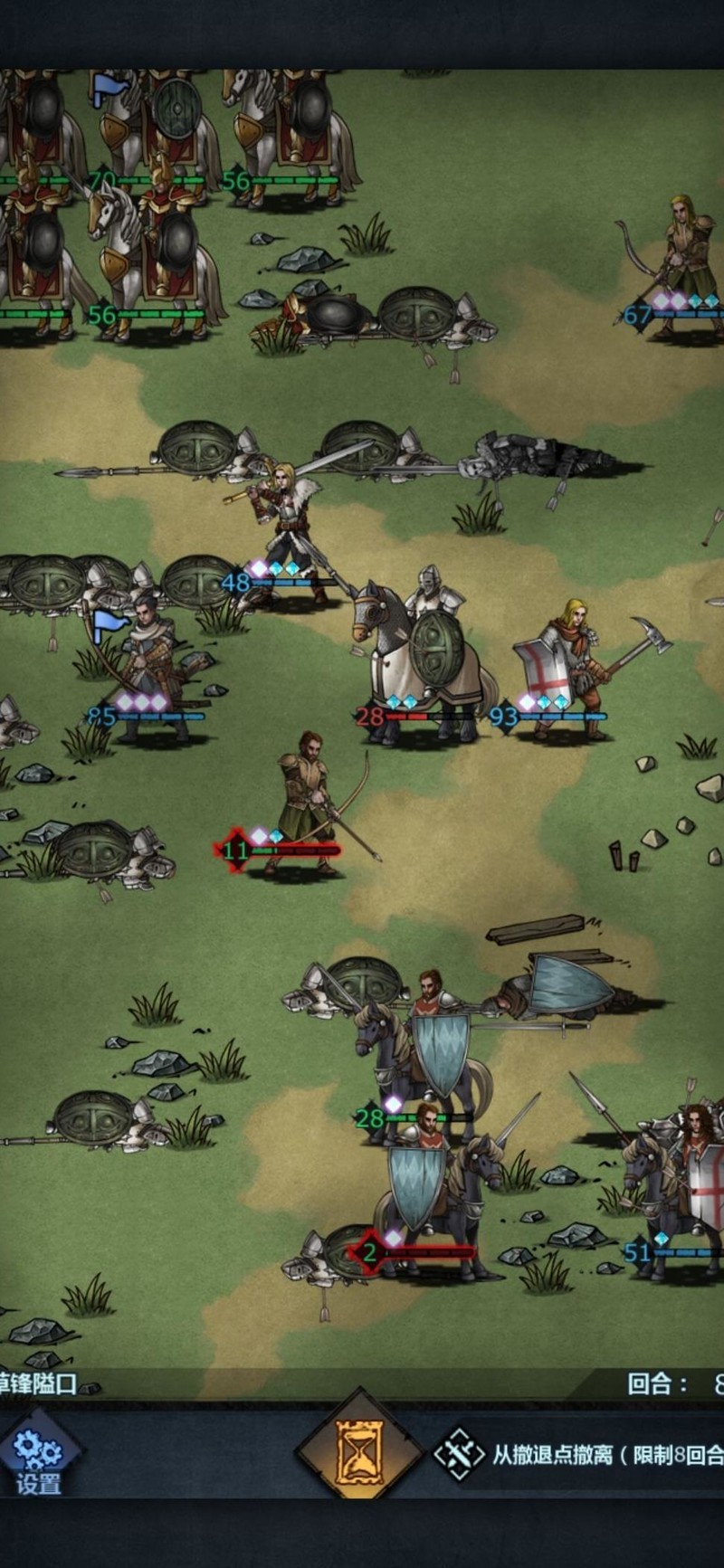
Task: Select the armored white-horse knight at 28
Action: coord(425,660)
